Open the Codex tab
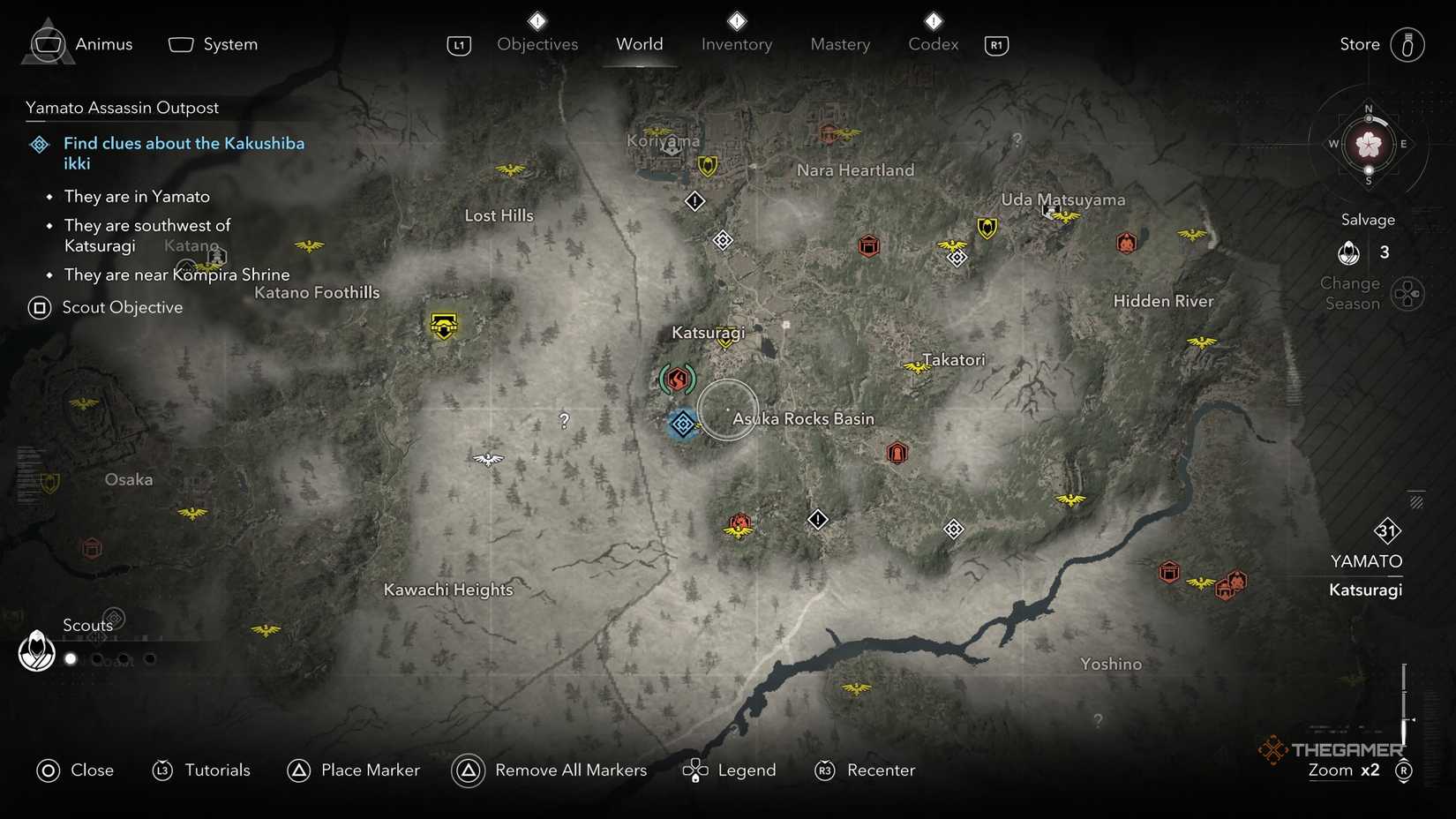1456x819 pixels. 932,44
